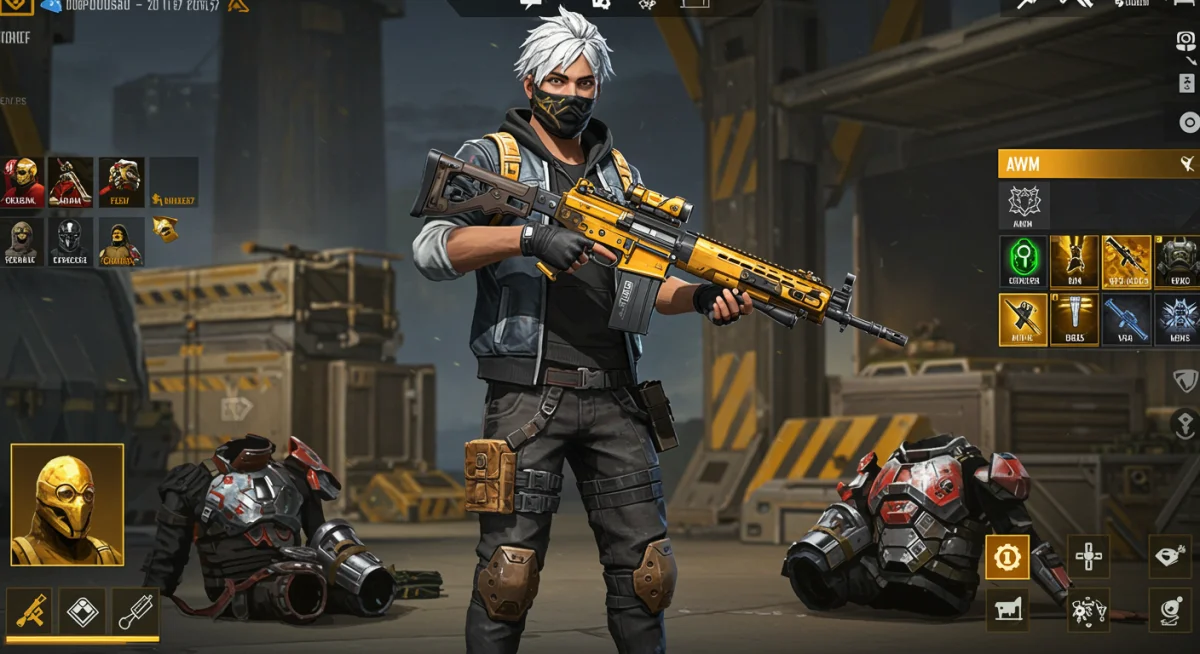Click the cross-shaped icon button
This screenshot has width=1200, height=654.
coord(1087,557)
